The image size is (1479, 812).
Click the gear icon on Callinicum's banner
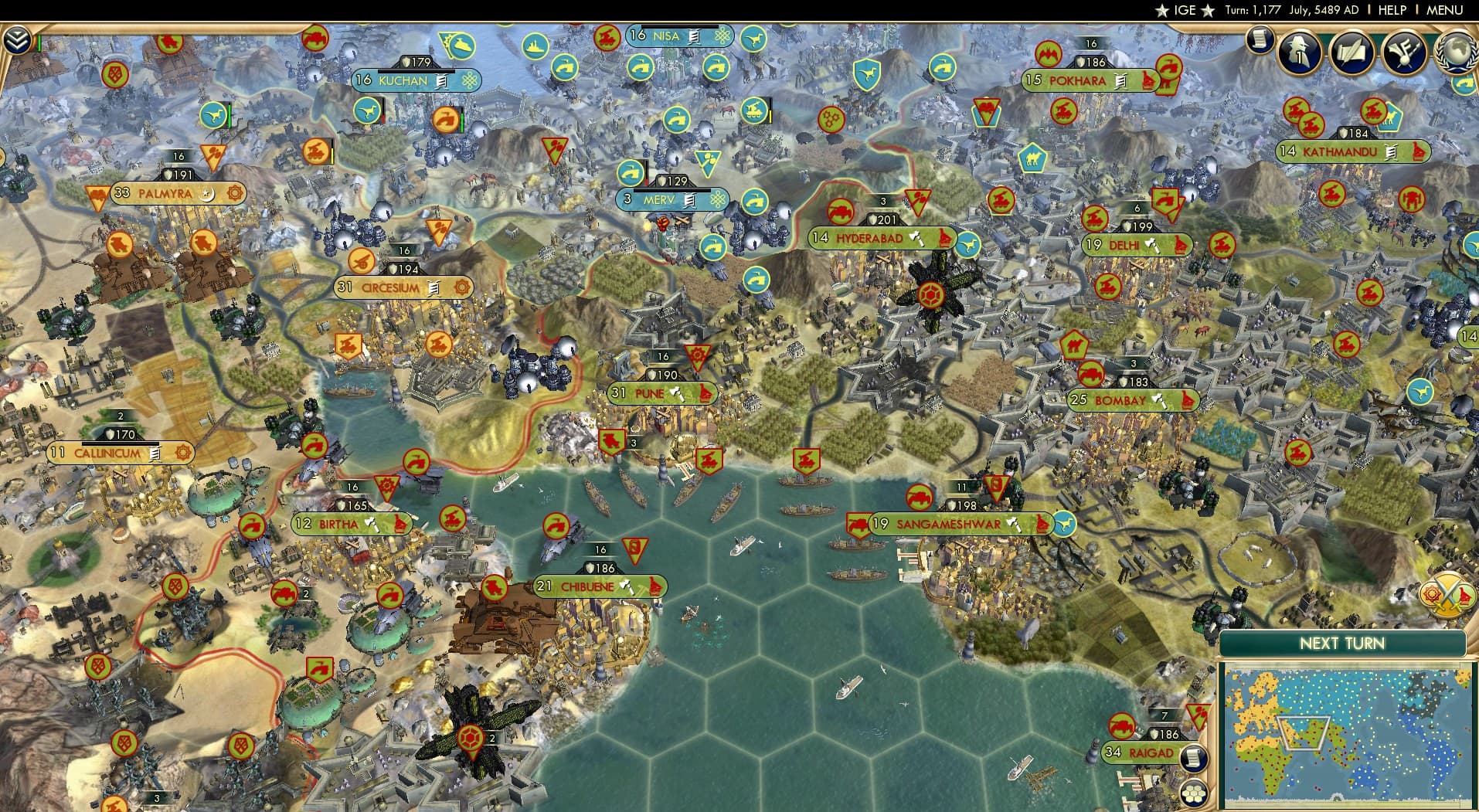182,453
